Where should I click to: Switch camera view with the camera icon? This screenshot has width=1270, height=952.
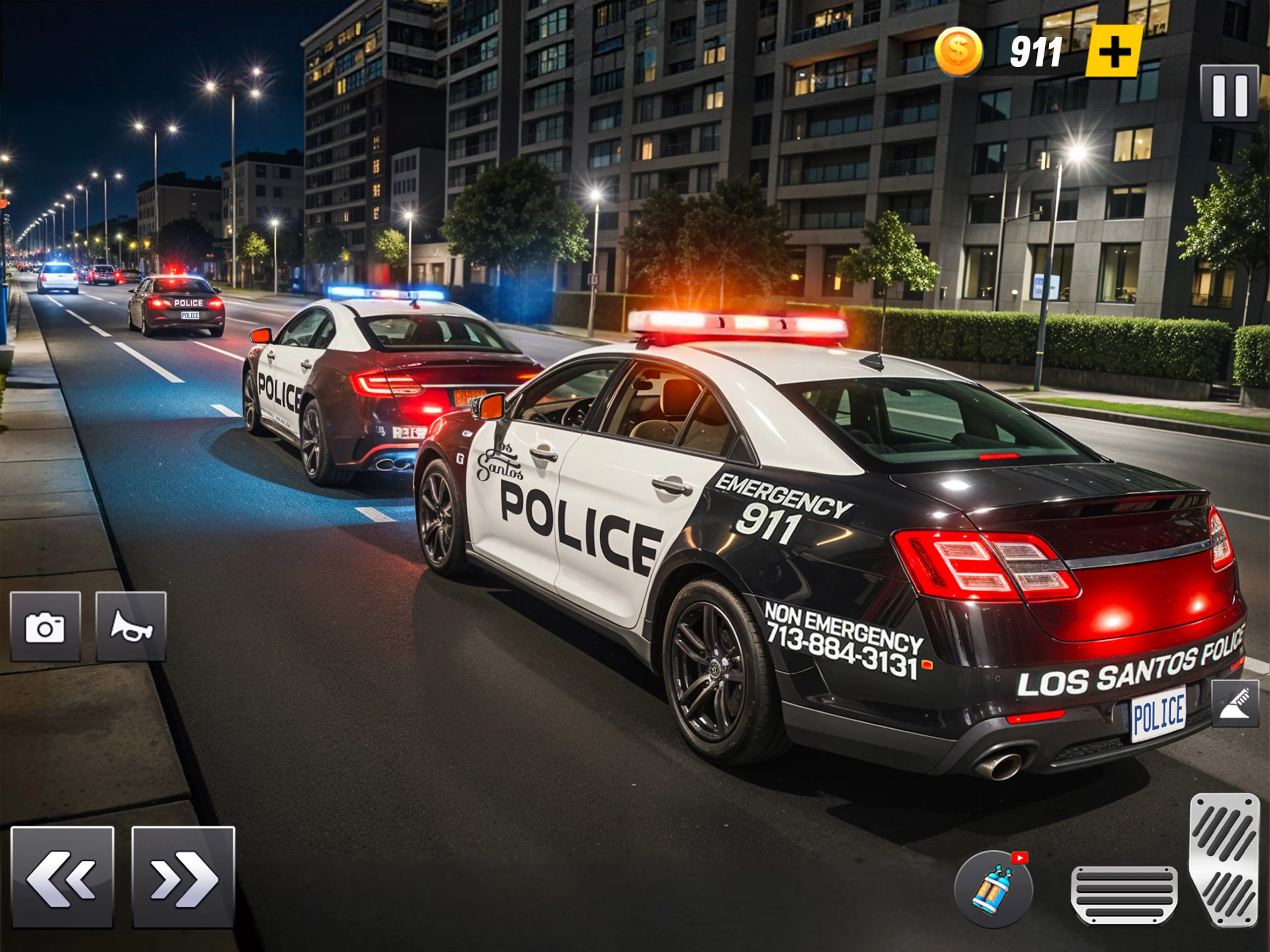[x=45, y=627]
